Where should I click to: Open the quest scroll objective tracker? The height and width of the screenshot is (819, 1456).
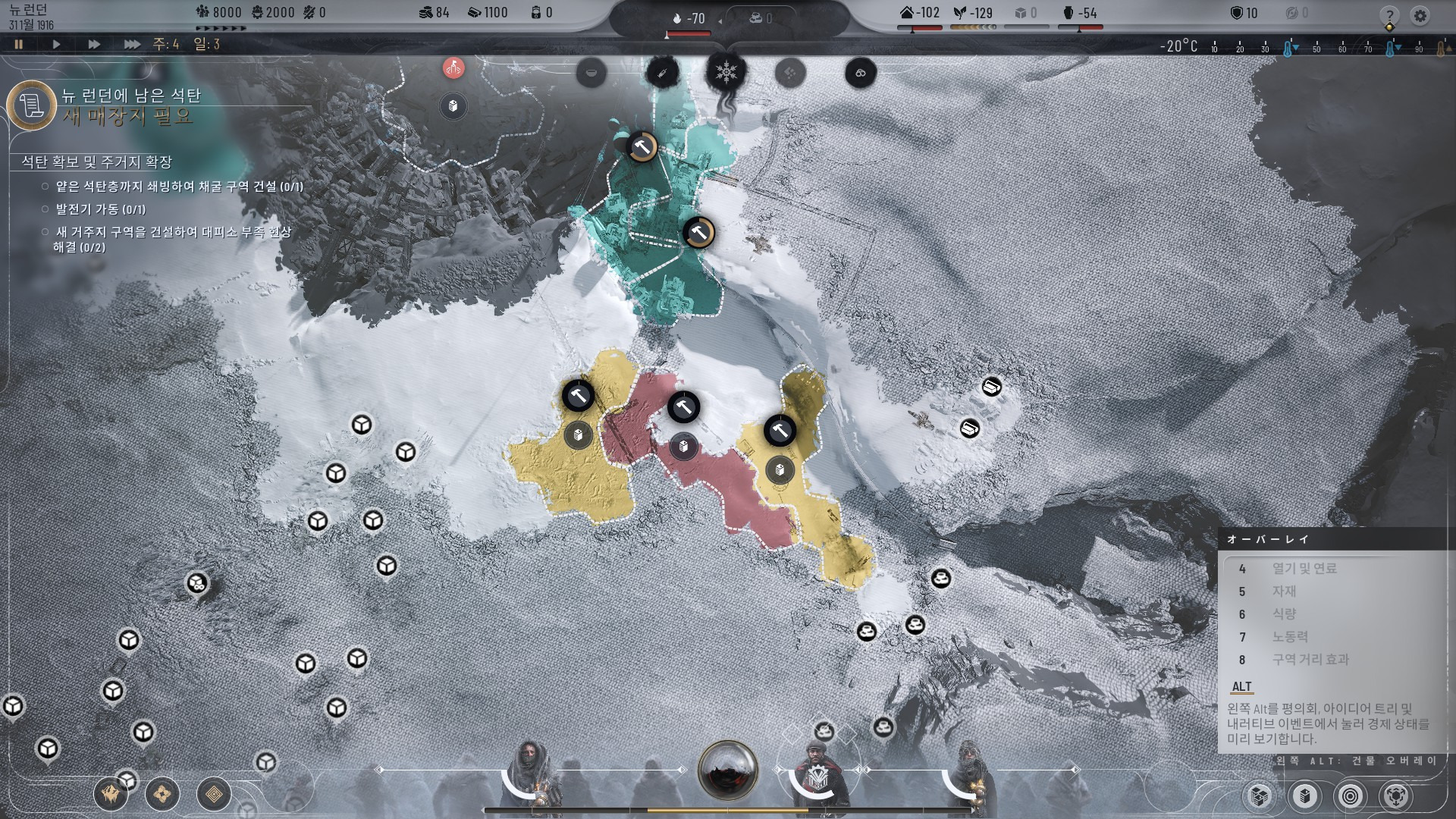pyautogui.click(x=31, y=105)
